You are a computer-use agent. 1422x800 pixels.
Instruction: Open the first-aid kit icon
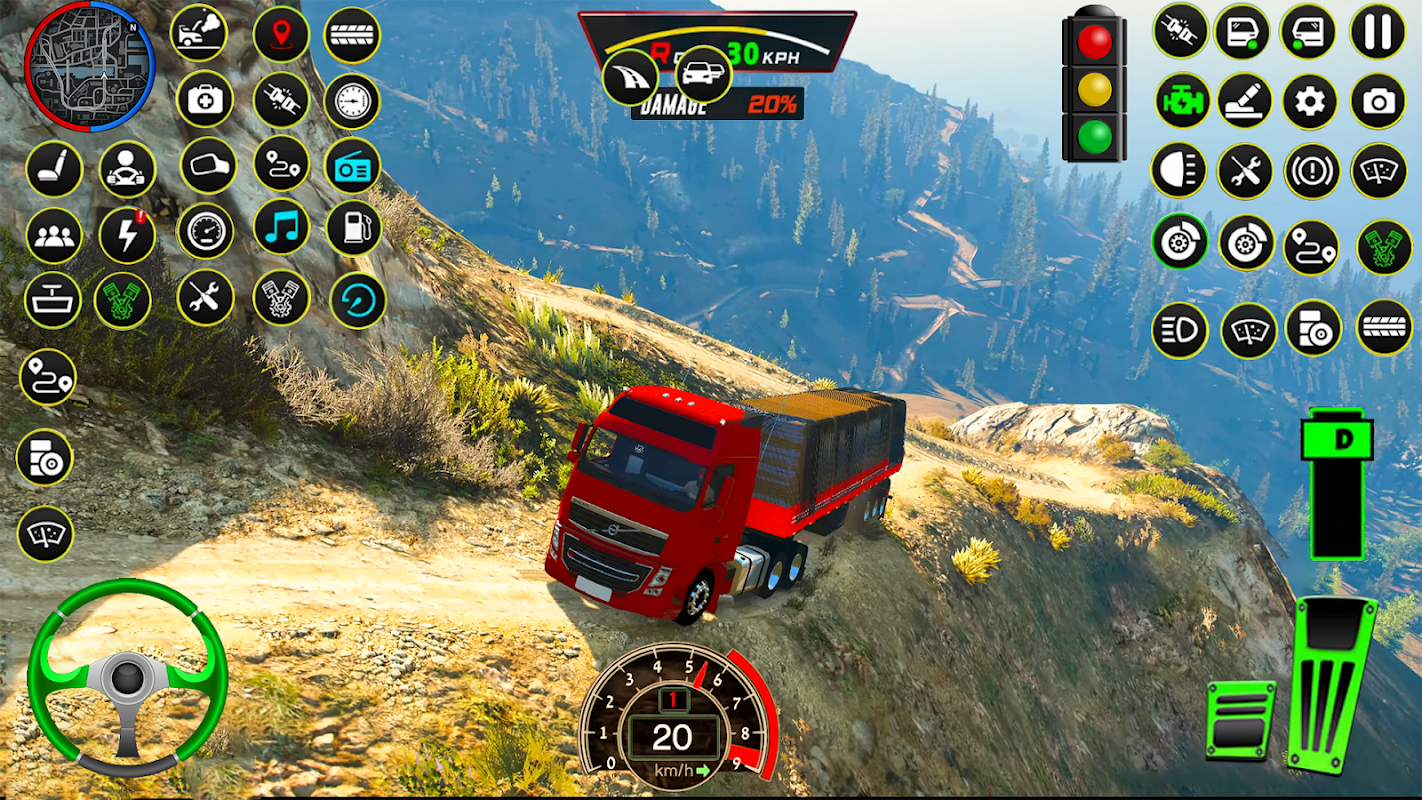[205, 99]
